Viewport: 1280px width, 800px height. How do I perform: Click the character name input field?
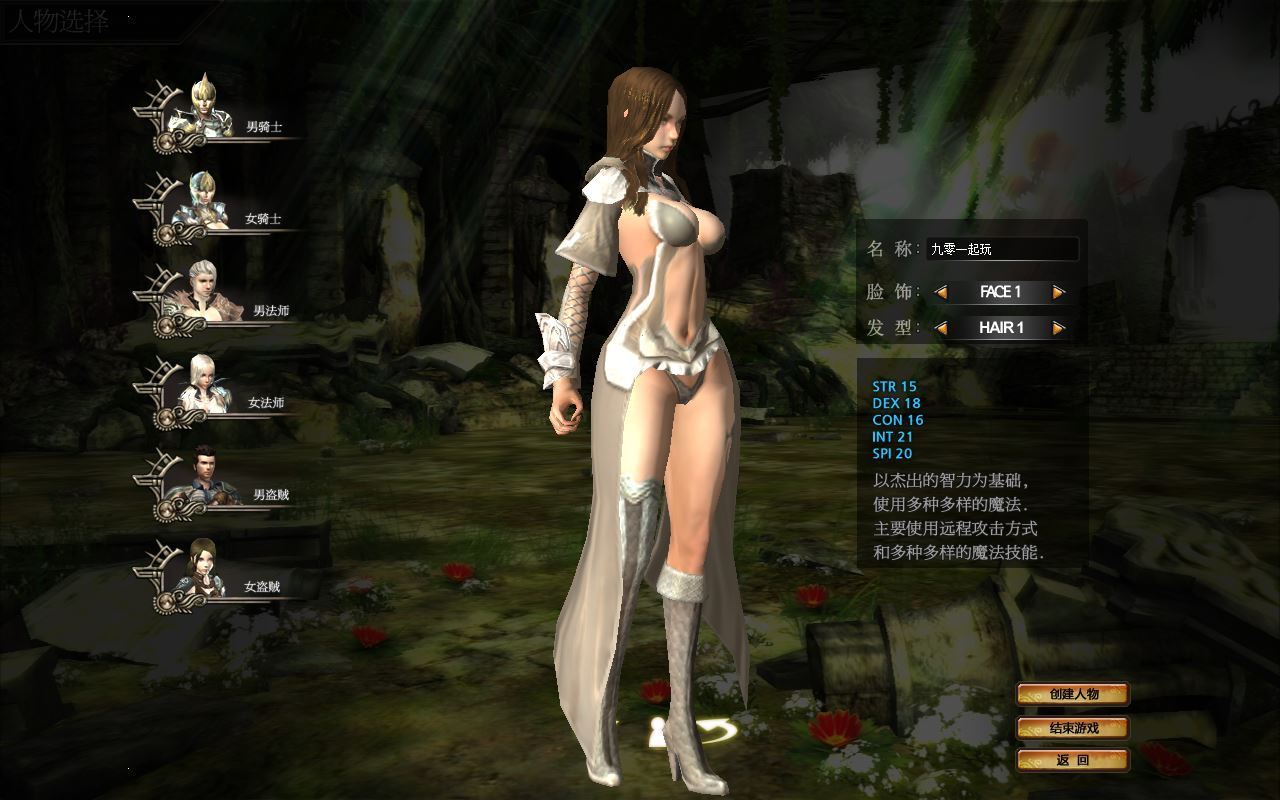point(1002,249)
